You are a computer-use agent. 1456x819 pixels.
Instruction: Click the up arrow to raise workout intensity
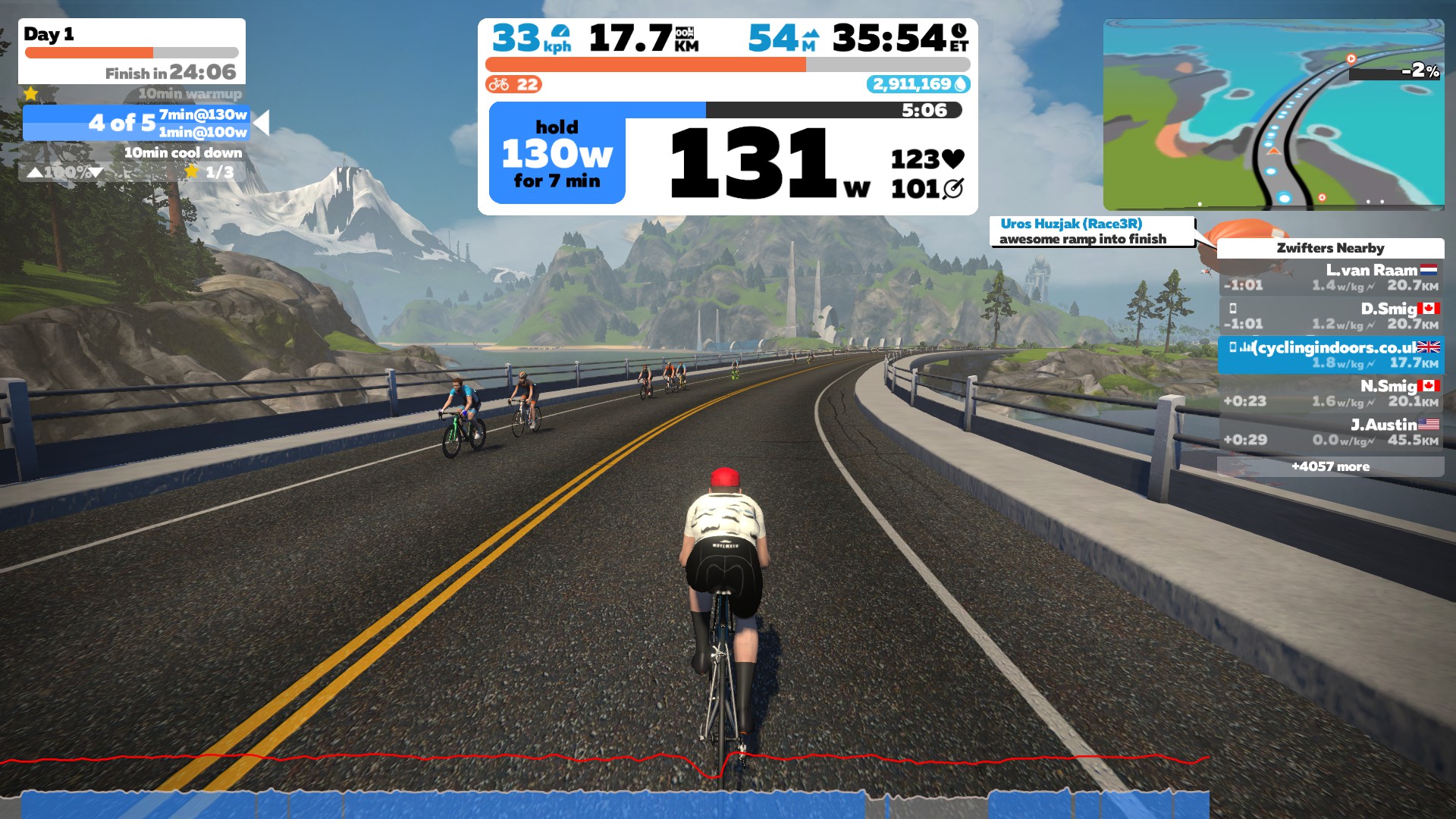click(x=34, y=172)
